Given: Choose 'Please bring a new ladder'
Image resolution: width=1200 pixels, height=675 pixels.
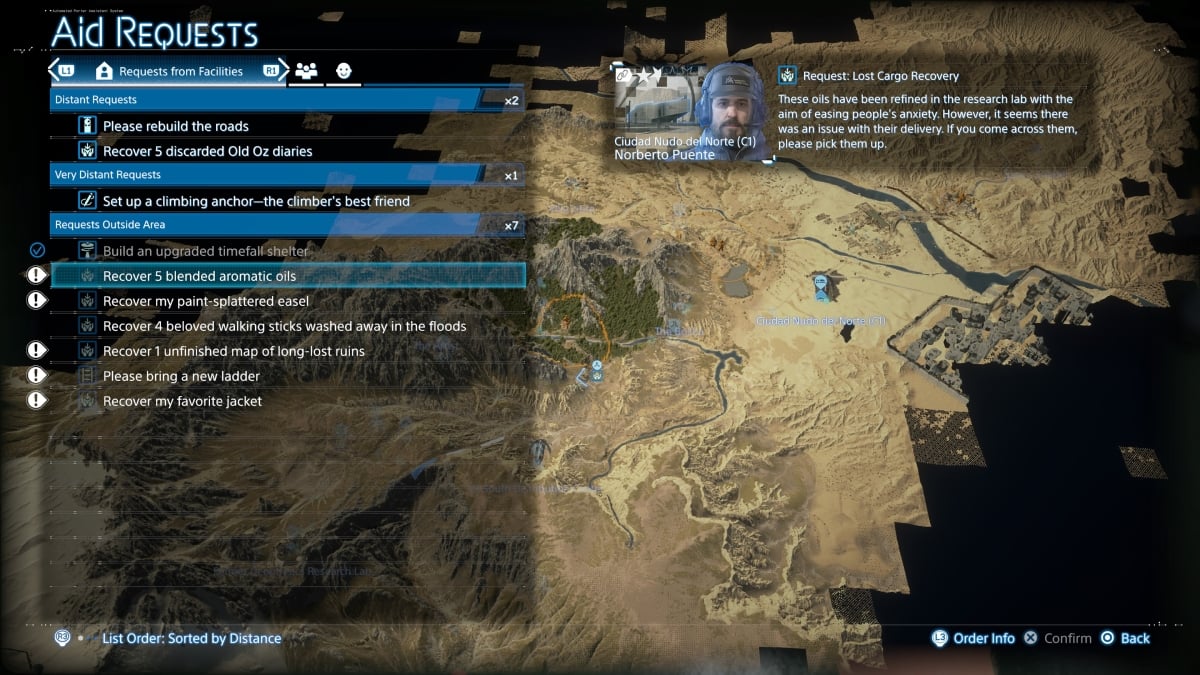Looking at the screenshot, I should coord(181,376).
